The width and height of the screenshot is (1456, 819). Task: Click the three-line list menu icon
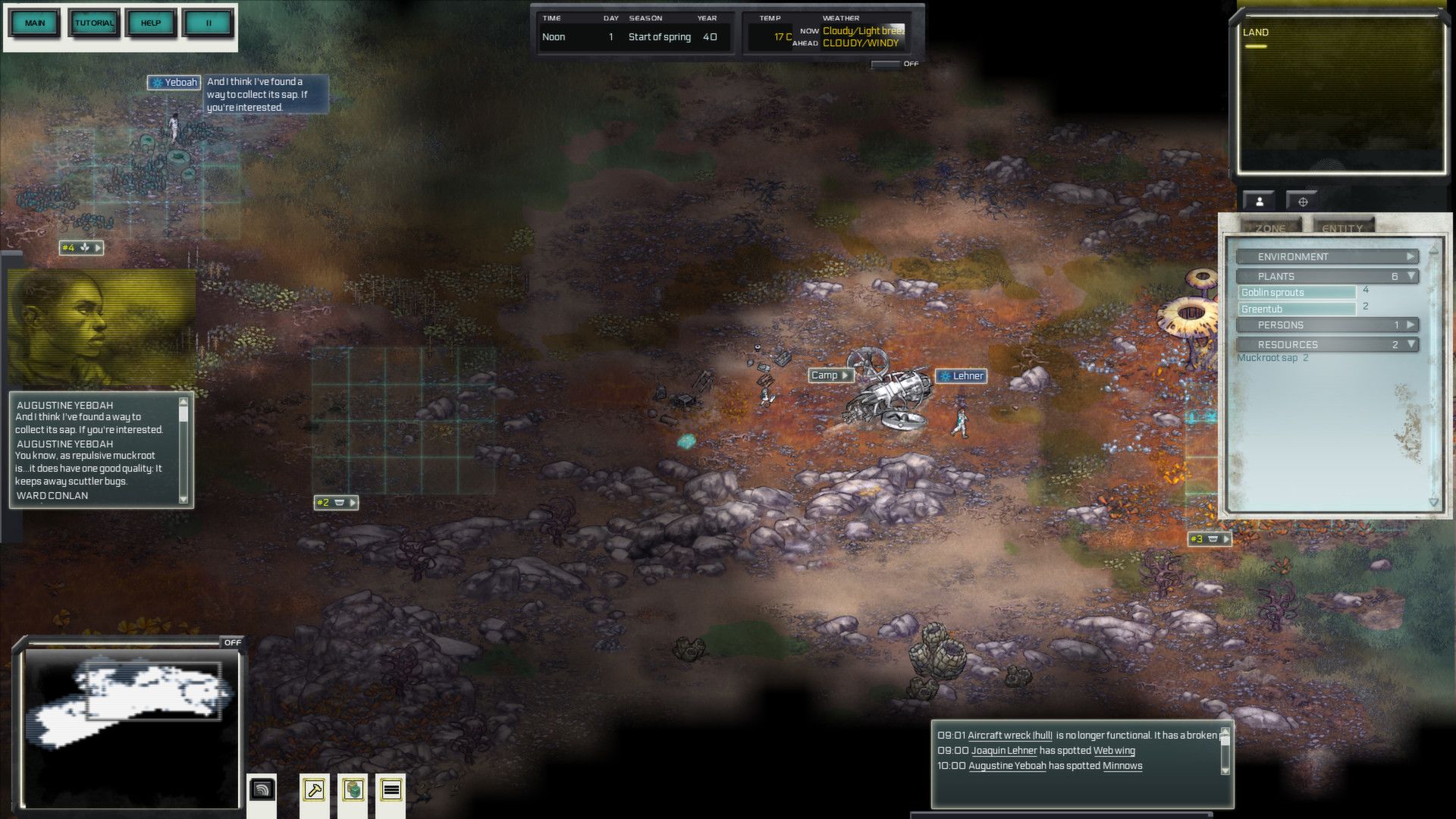coord(391,790)
